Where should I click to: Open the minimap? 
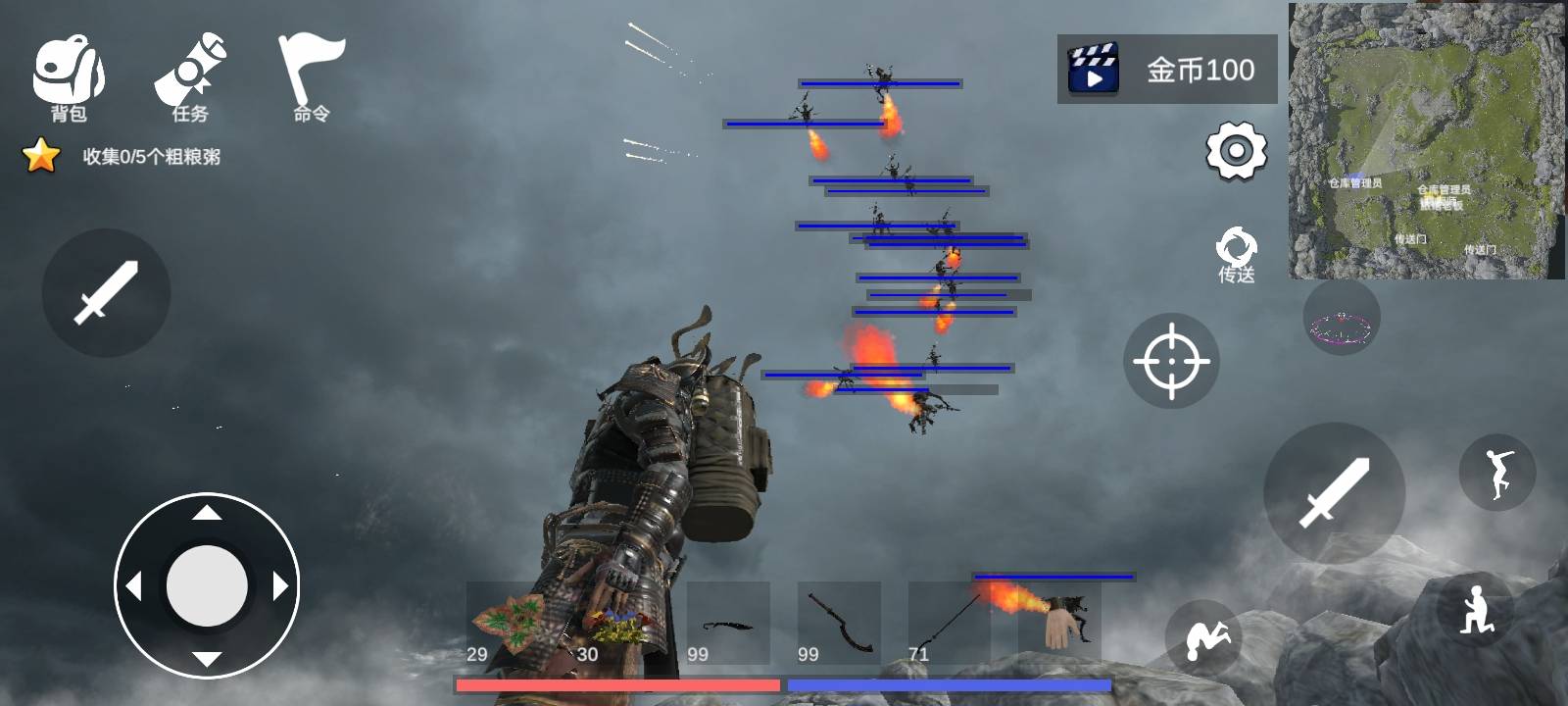(1426, 140)
